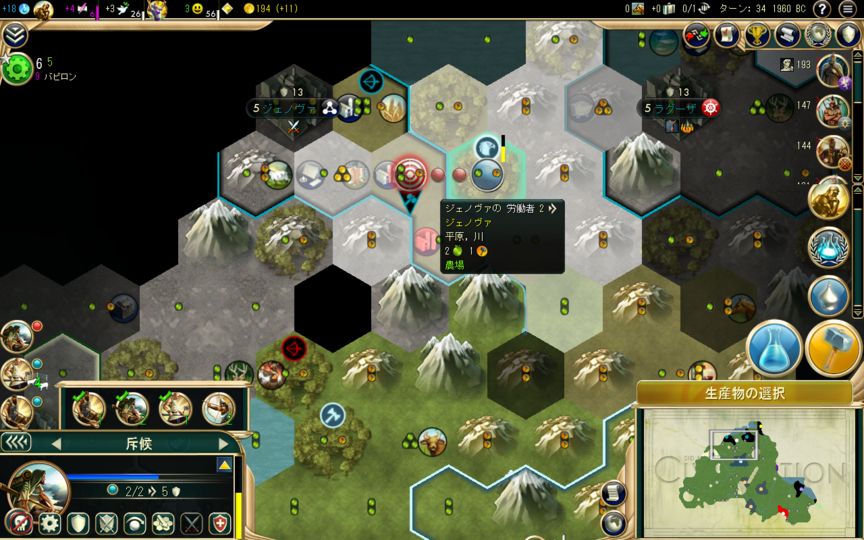
Task: Open the science tech panel at top-left
Action: click(17, 70)
